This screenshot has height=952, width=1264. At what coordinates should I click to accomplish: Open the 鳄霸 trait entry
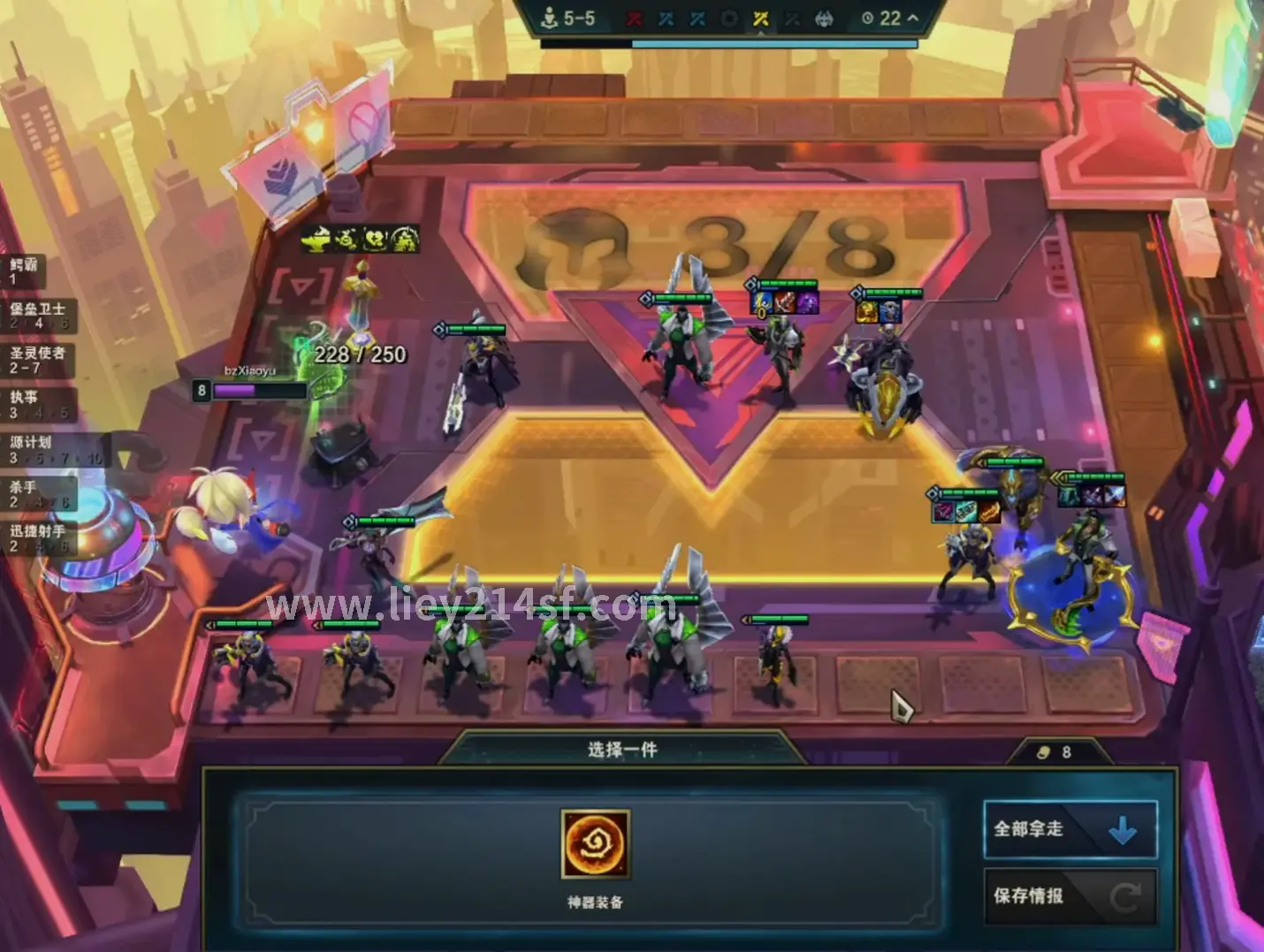(x=25, y=271)
